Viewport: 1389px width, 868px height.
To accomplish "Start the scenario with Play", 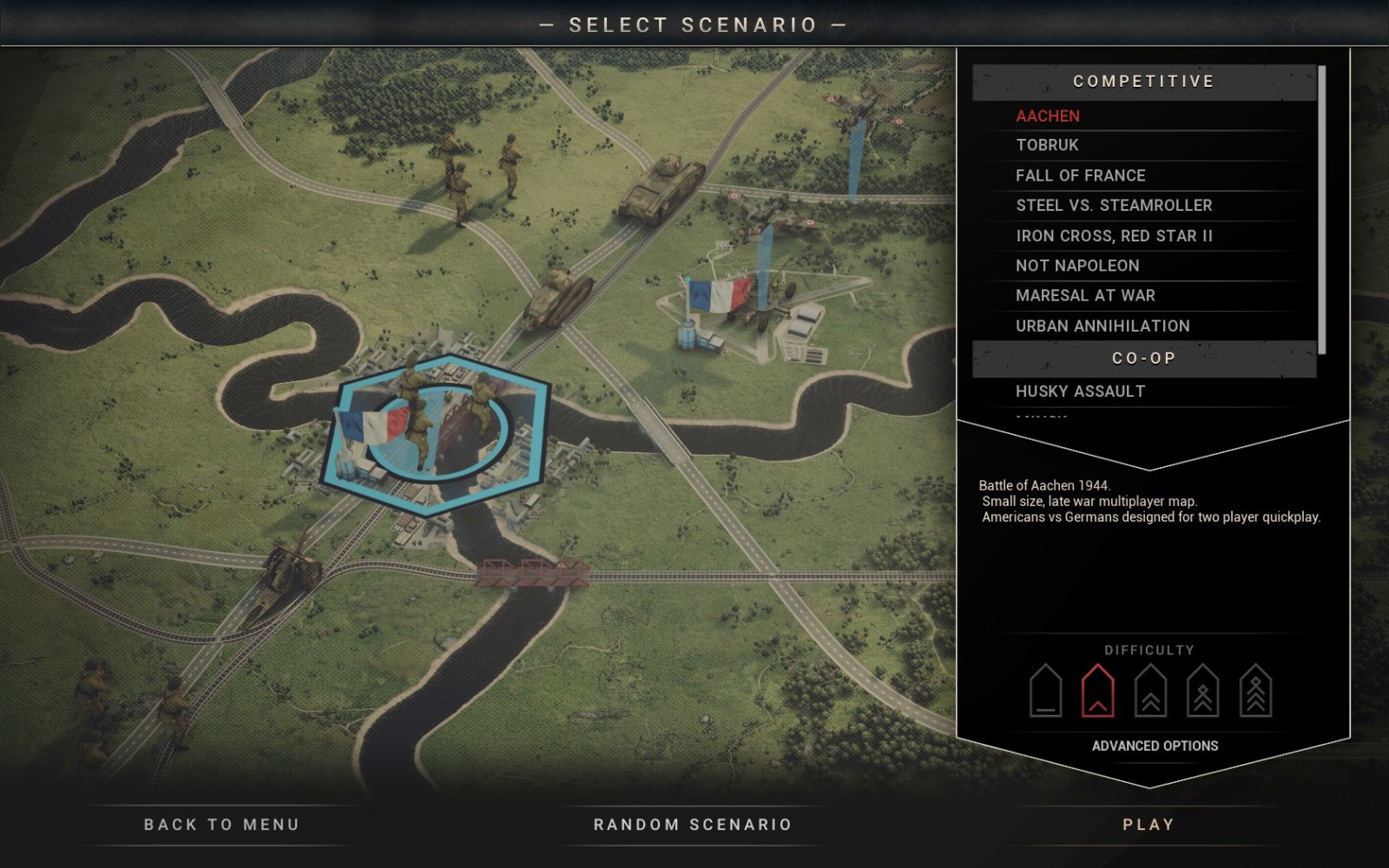I will tap(1149, 825).
